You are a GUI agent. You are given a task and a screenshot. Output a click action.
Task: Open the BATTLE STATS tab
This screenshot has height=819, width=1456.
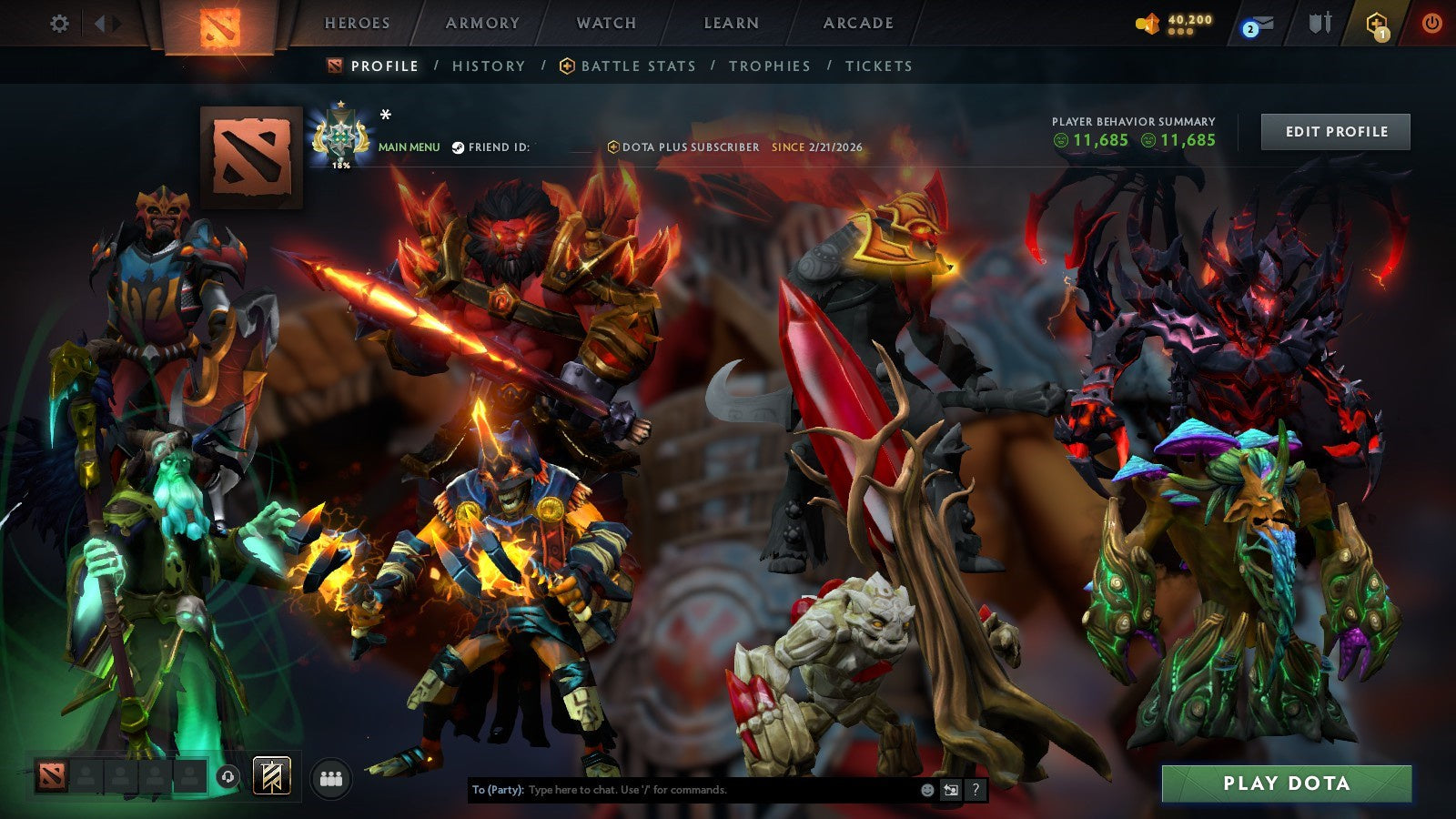coord(637,66)
